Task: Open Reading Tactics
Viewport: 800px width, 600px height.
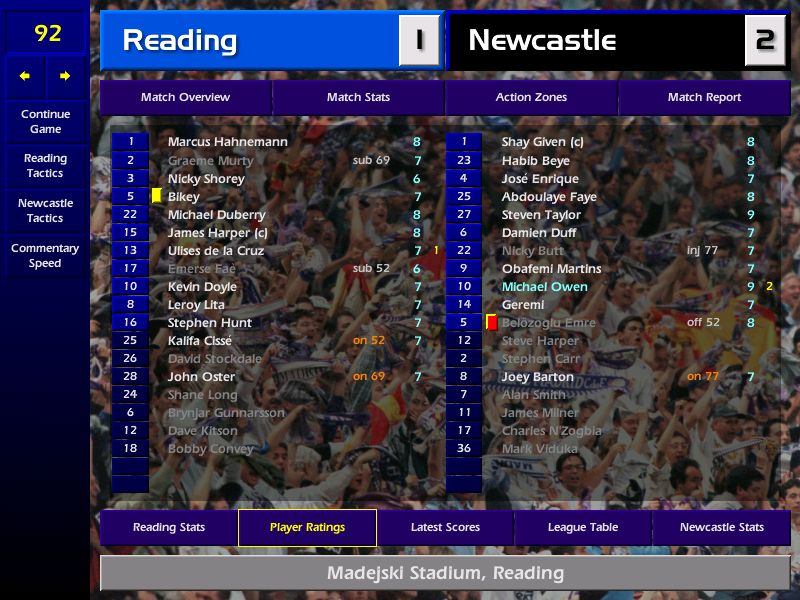Action: click(45, 166)
